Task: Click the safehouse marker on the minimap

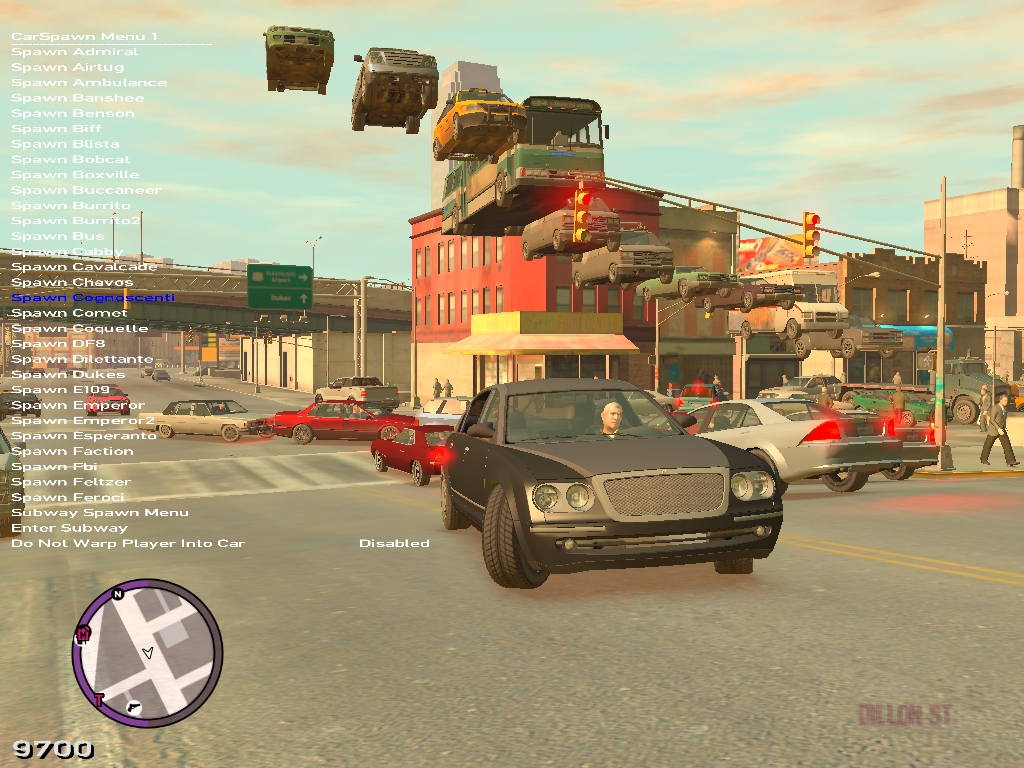Action: [83, 633]
